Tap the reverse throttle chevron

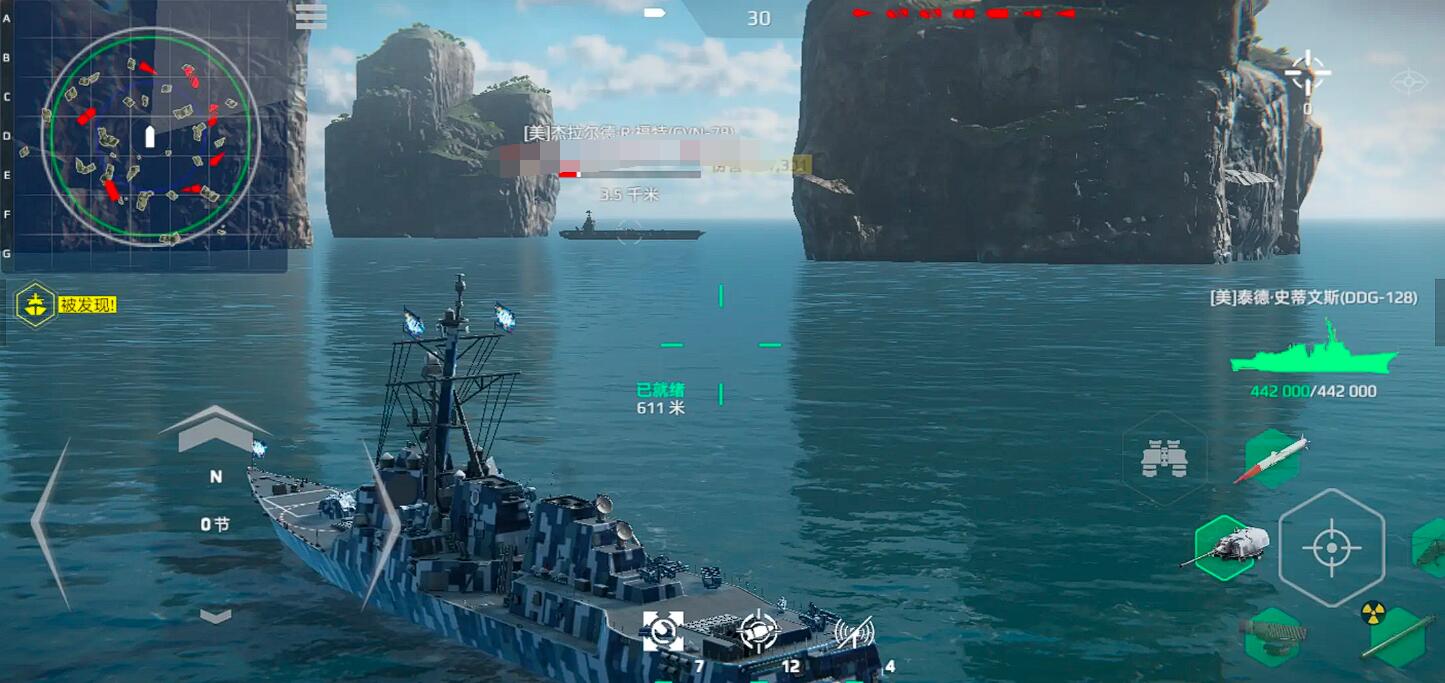(x=215, y=616)
